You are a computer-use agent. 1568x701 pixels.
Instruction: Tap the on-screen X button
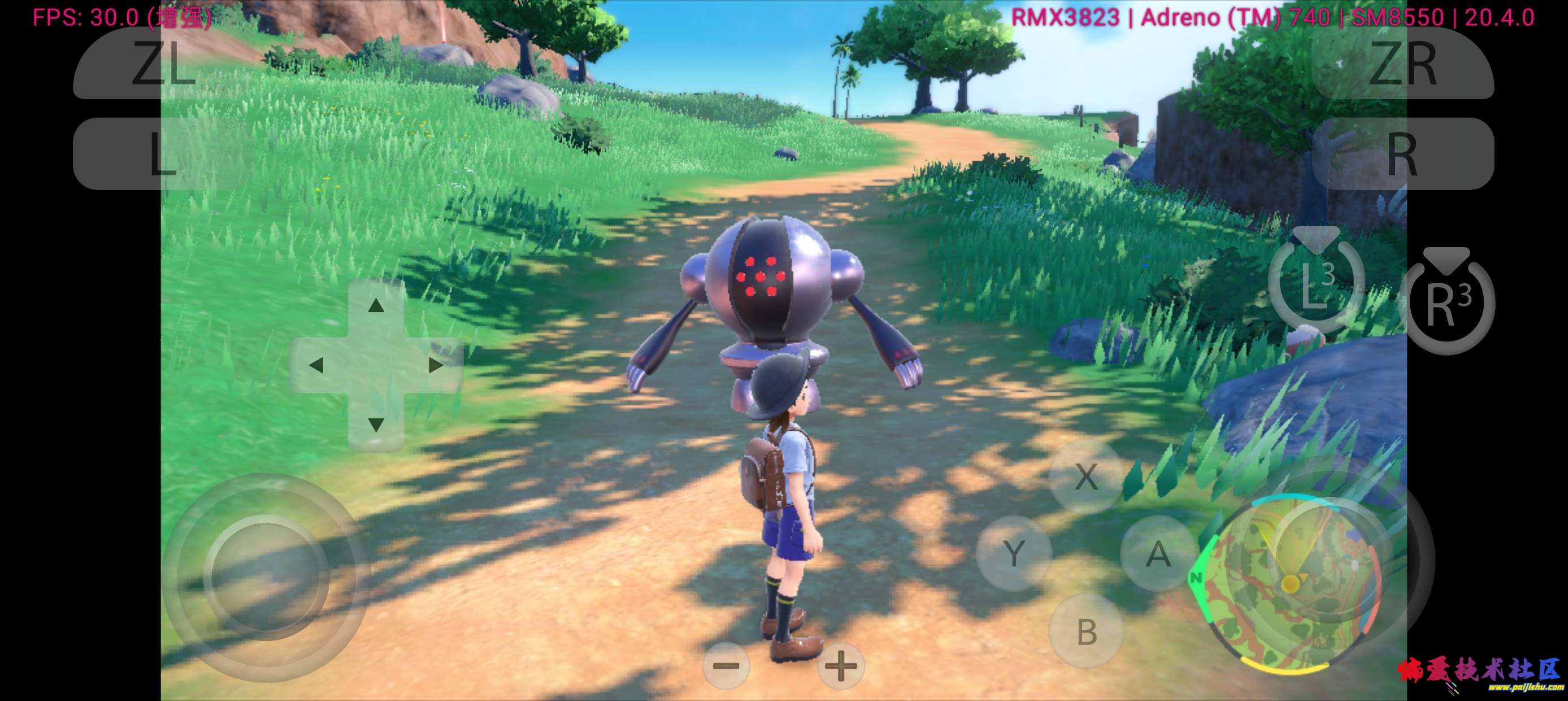(1086, 476)
